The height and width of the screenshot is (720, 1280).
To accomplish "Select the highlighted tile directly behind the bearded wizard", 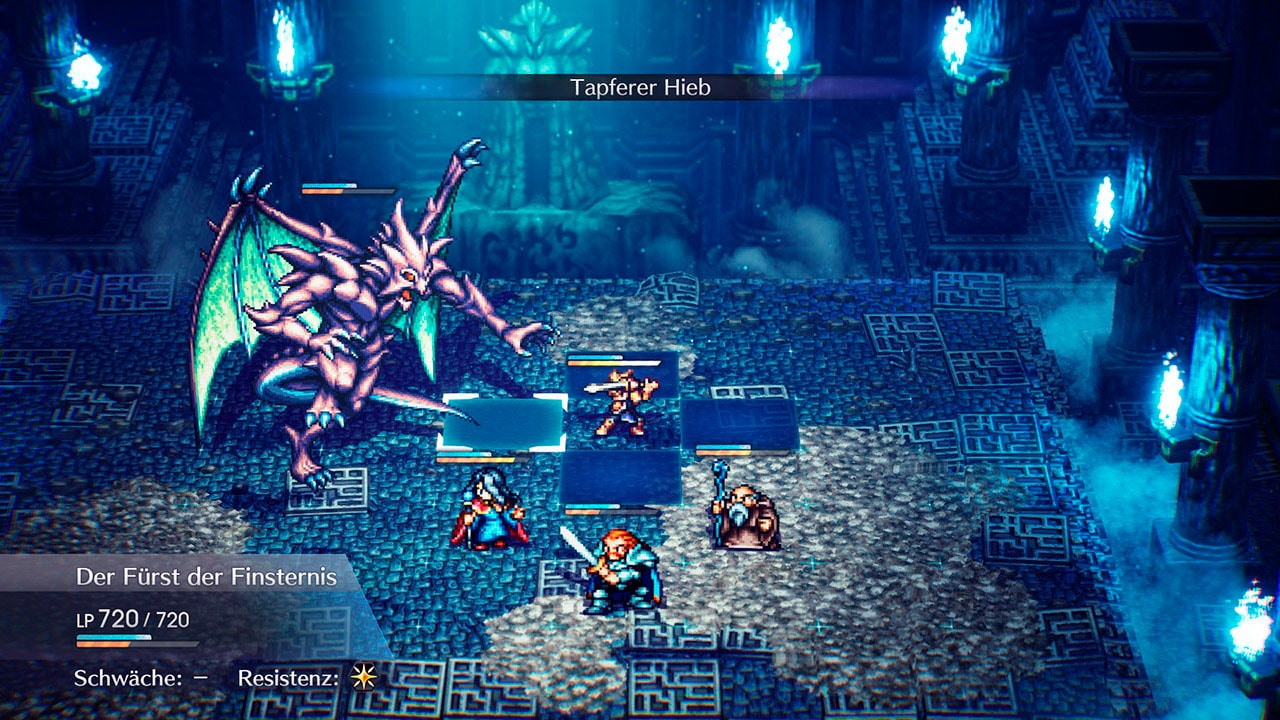I will 739,422.
